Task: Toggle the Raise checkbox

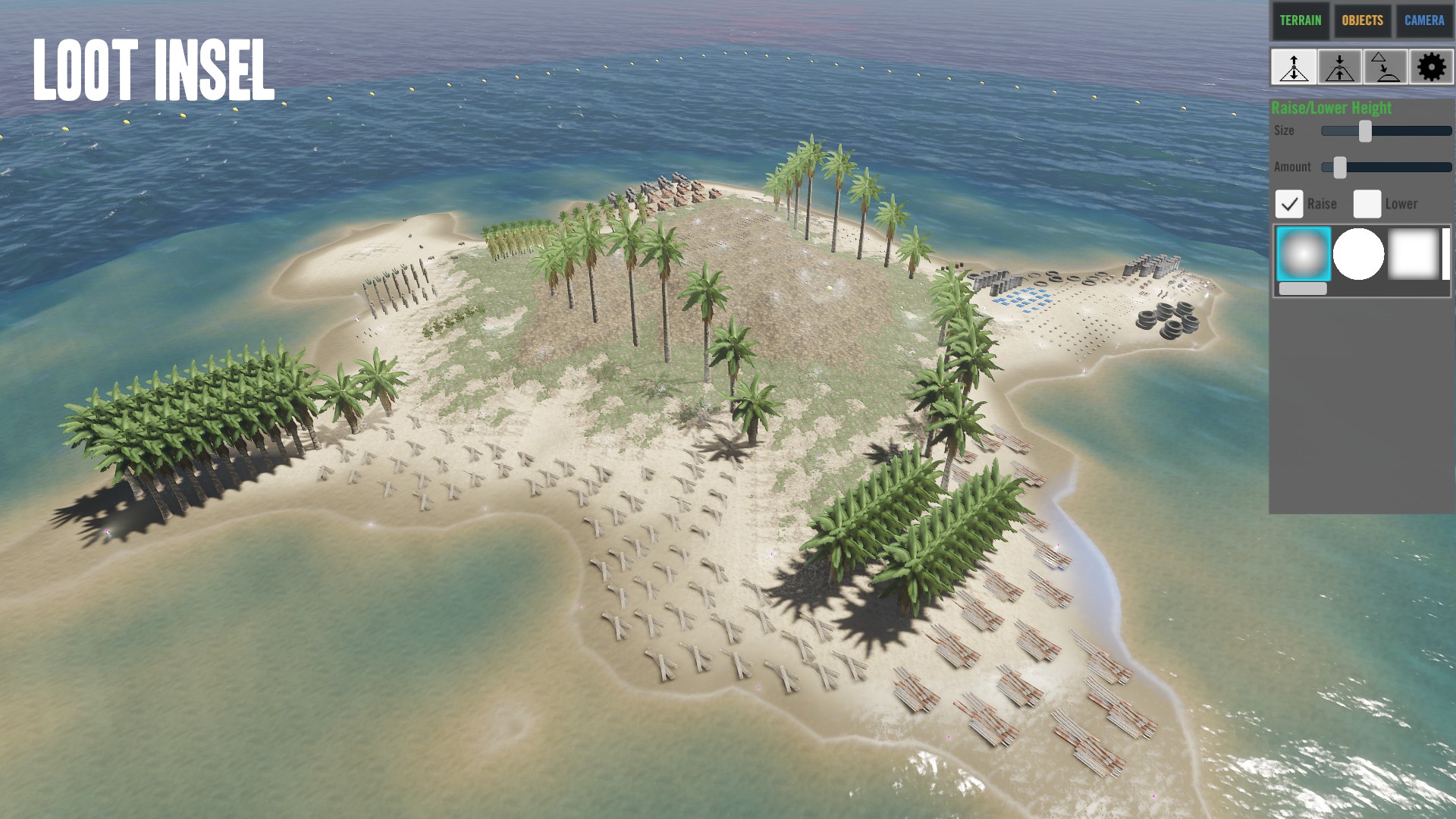Action: (x=1289, y=204)
